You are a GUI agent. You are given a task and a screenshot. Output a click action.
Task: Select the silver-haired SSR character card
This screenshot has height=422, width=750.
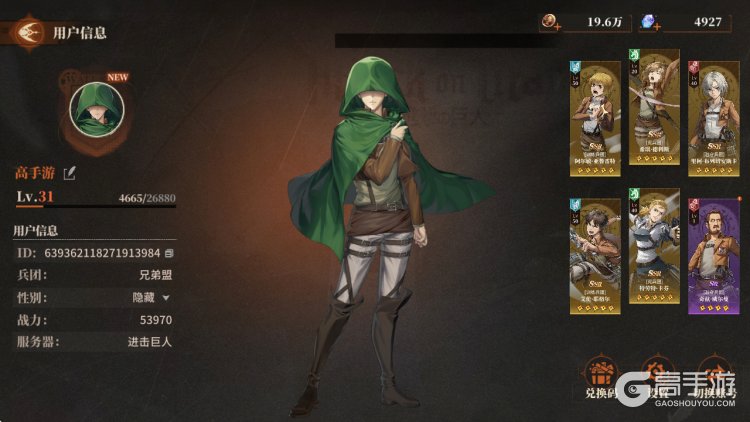point(712,112)
